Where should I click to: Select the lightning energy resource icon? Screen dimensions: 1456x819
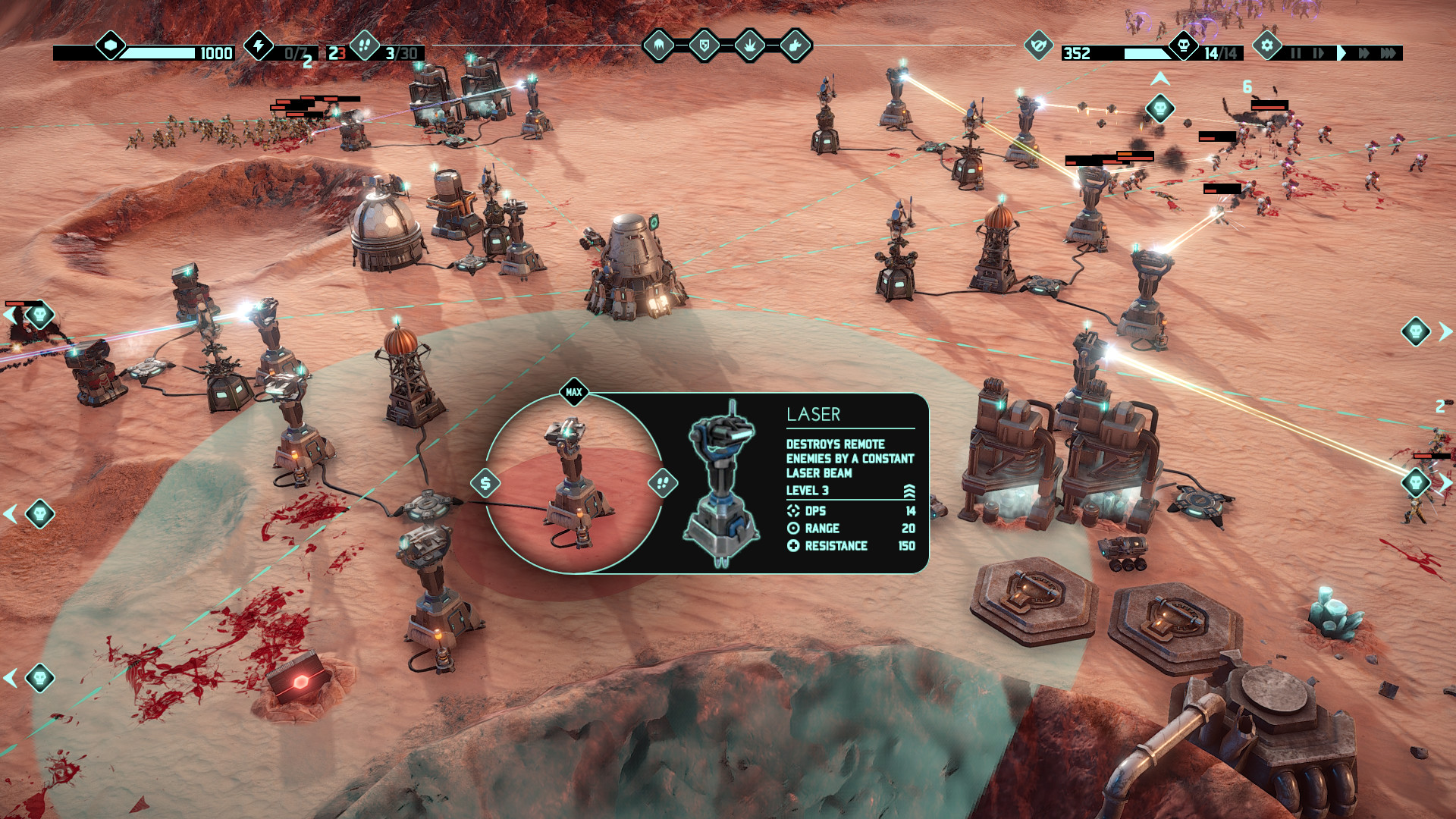[259, 47]
